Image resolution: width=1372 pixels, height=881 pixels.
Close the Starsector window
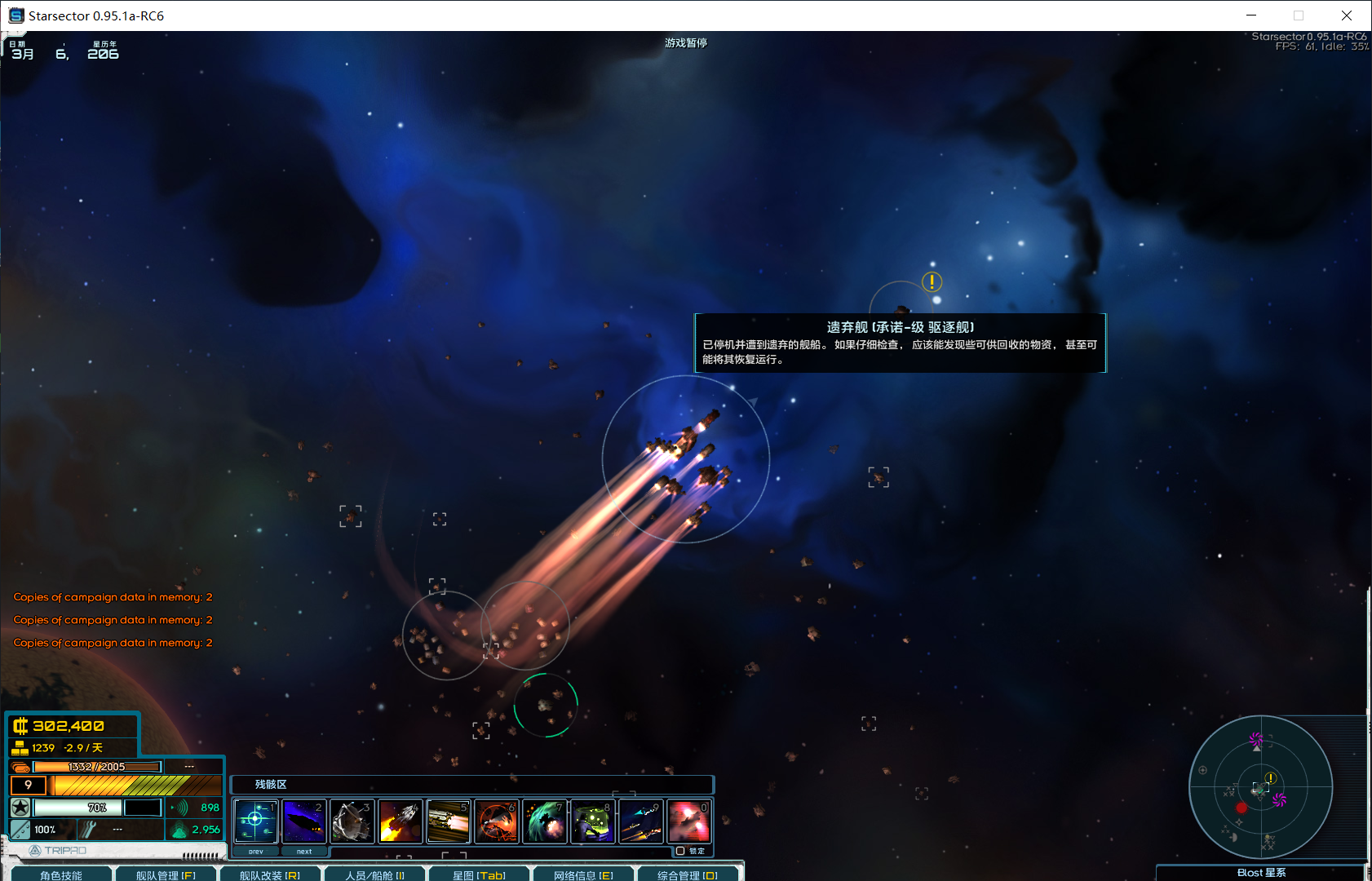coord(1347,15)
